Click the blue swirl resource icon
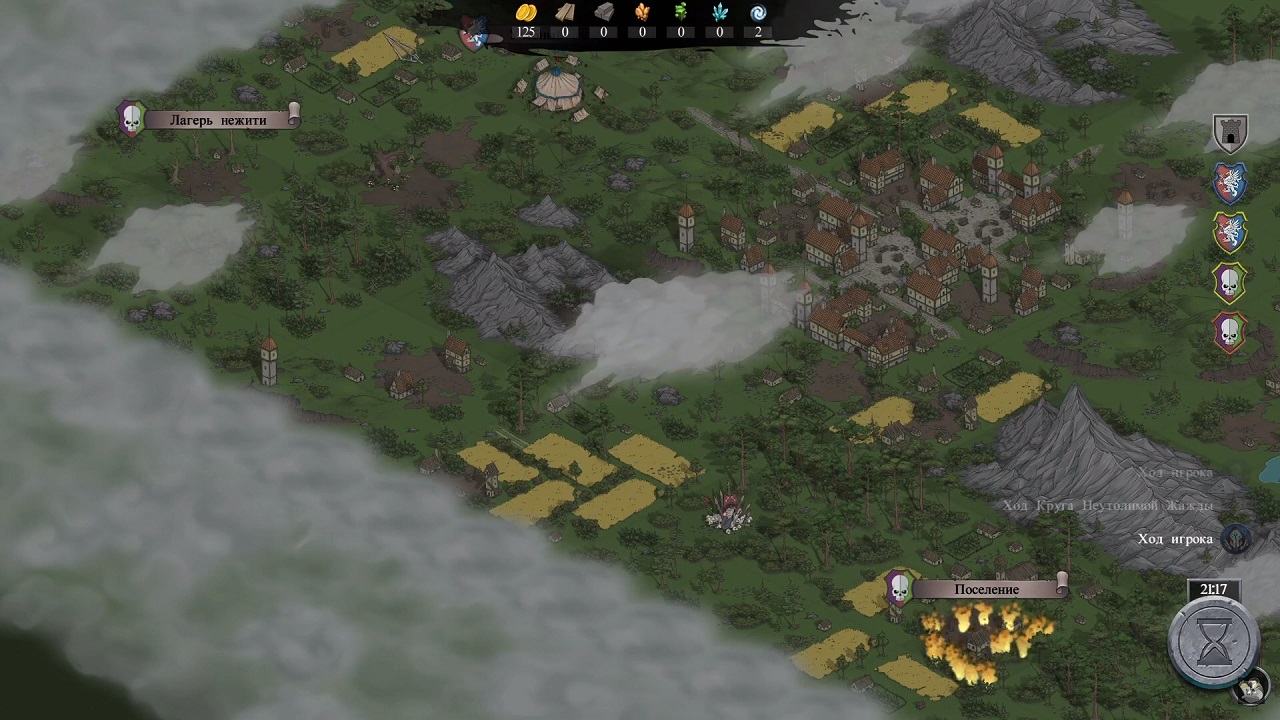 pyautogui.click(x=758, y=13)
